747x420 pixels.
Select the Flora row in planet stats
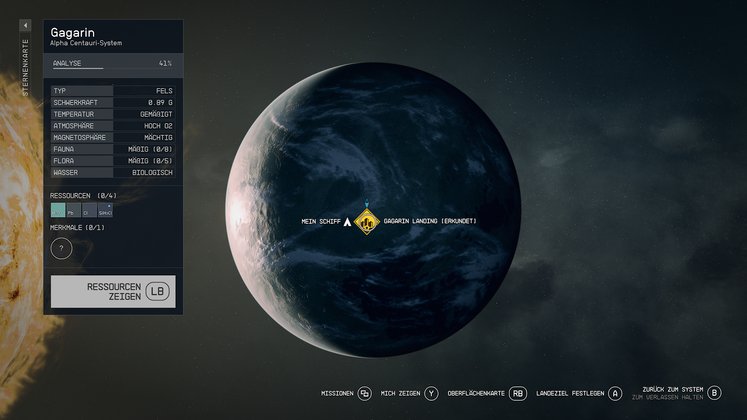tap(113, 160)
